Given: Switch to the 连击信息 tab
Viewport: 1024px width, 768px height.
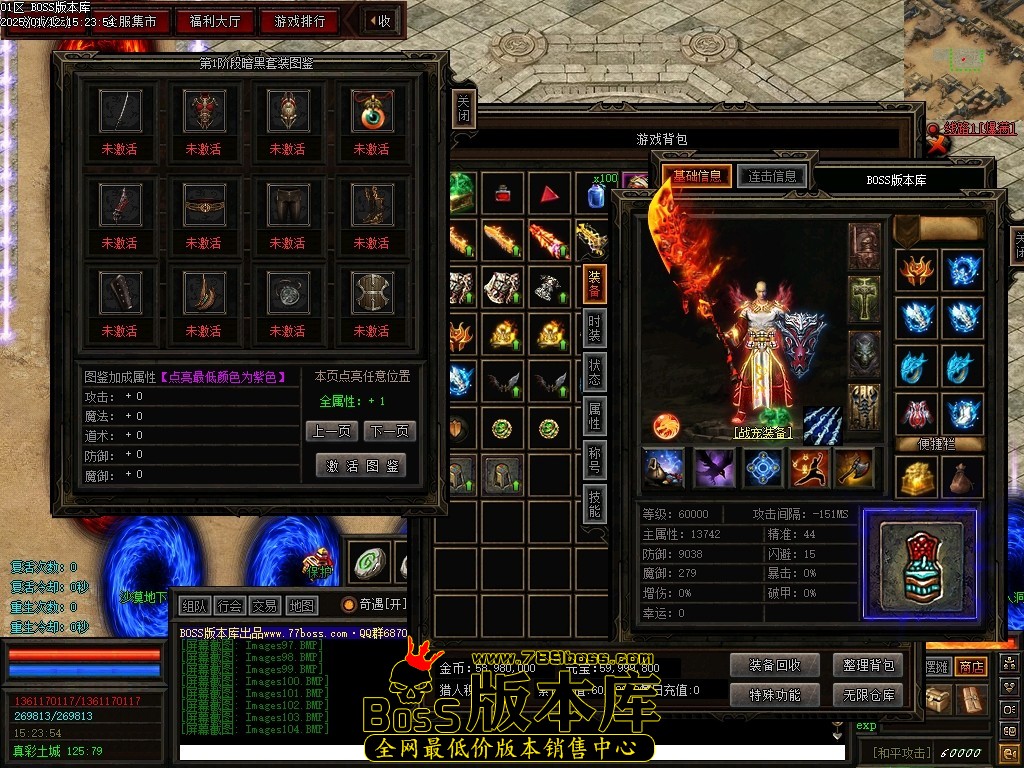Looking at the screenshot, I should (x=772, y=176).
